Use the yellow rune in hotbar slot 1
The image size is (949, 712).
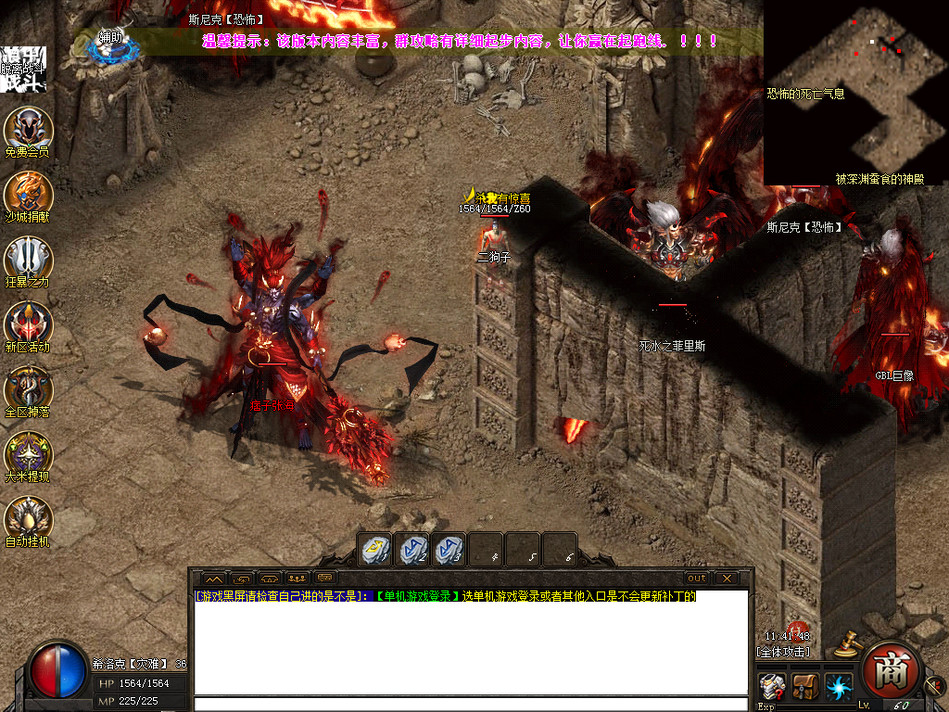pos(375,549)
